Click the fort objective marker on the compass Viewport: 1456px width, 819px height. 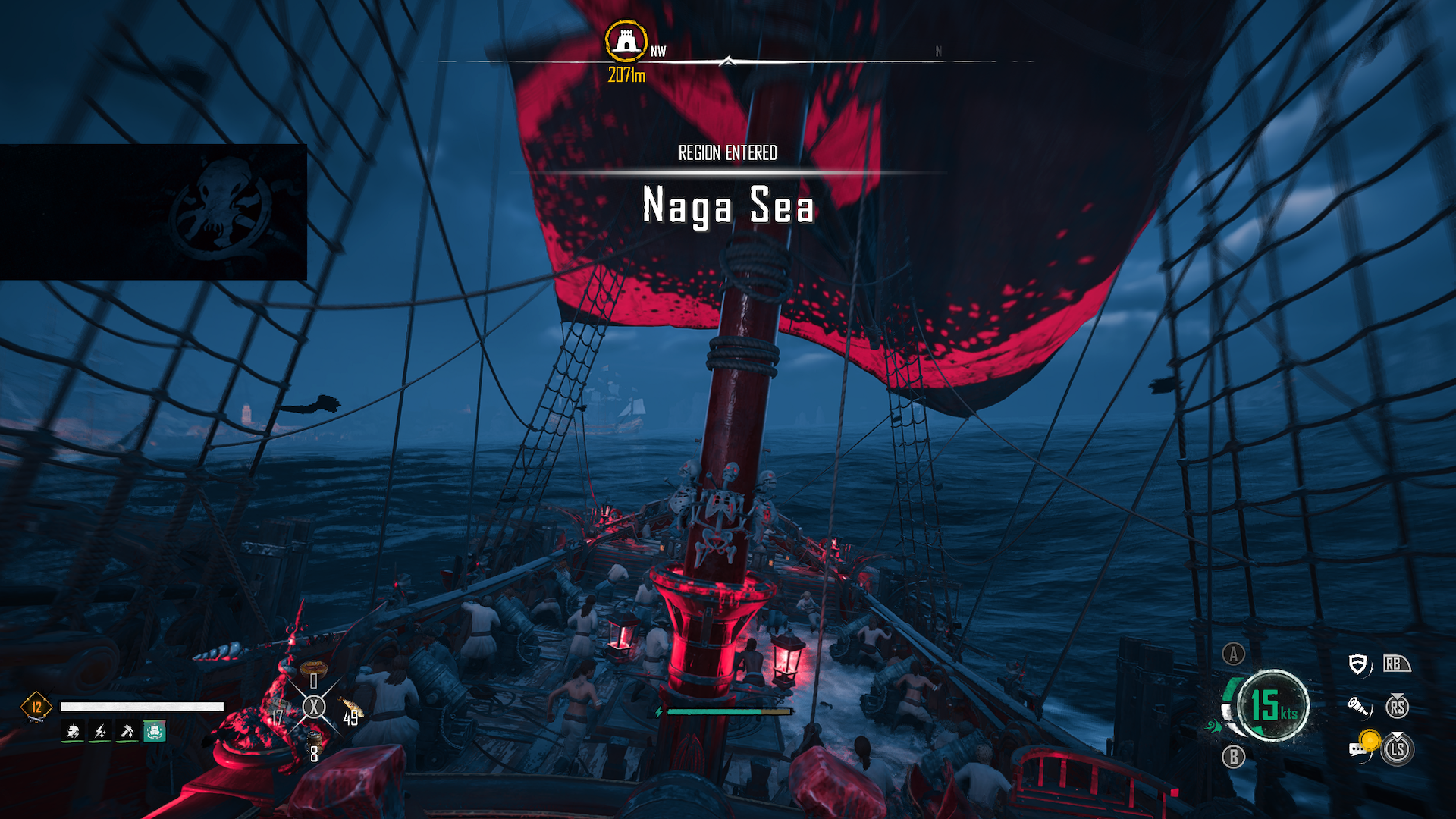coord(626,41)
